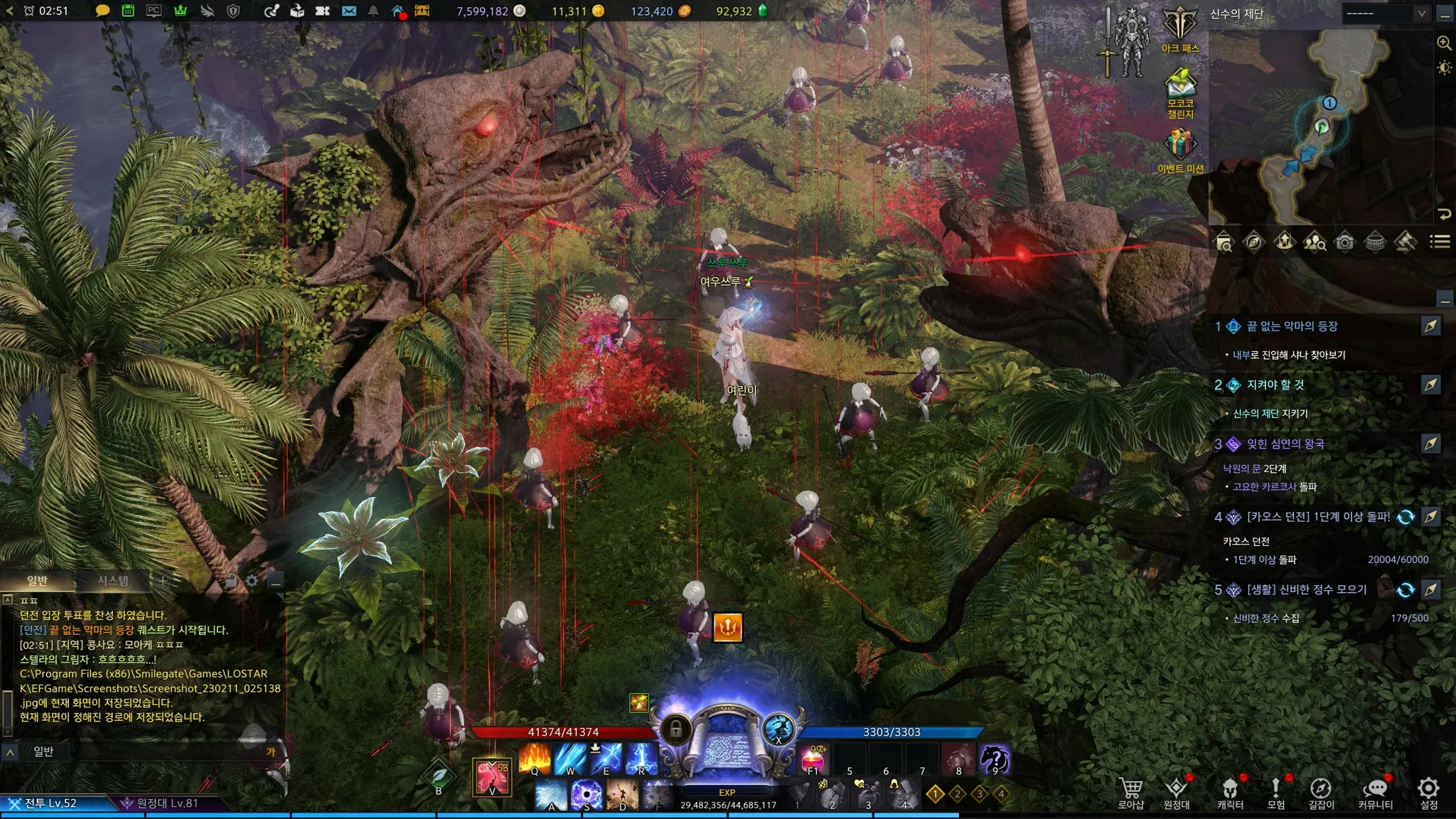Open the mail envelope icon in top bar
The height and width of the screenshot is (819, 1456).
point(349,11)
